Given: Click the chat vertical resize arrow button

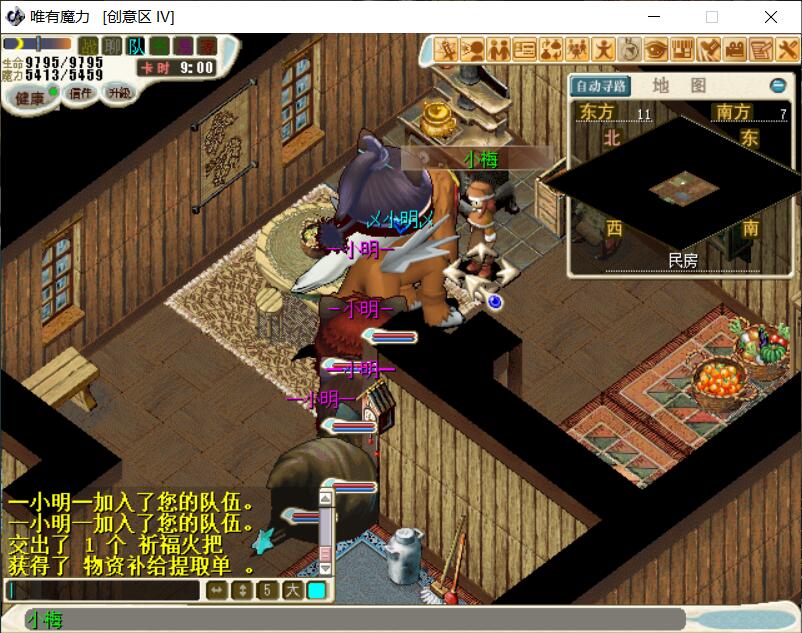Looking at the screenshot, I should 242,590.
